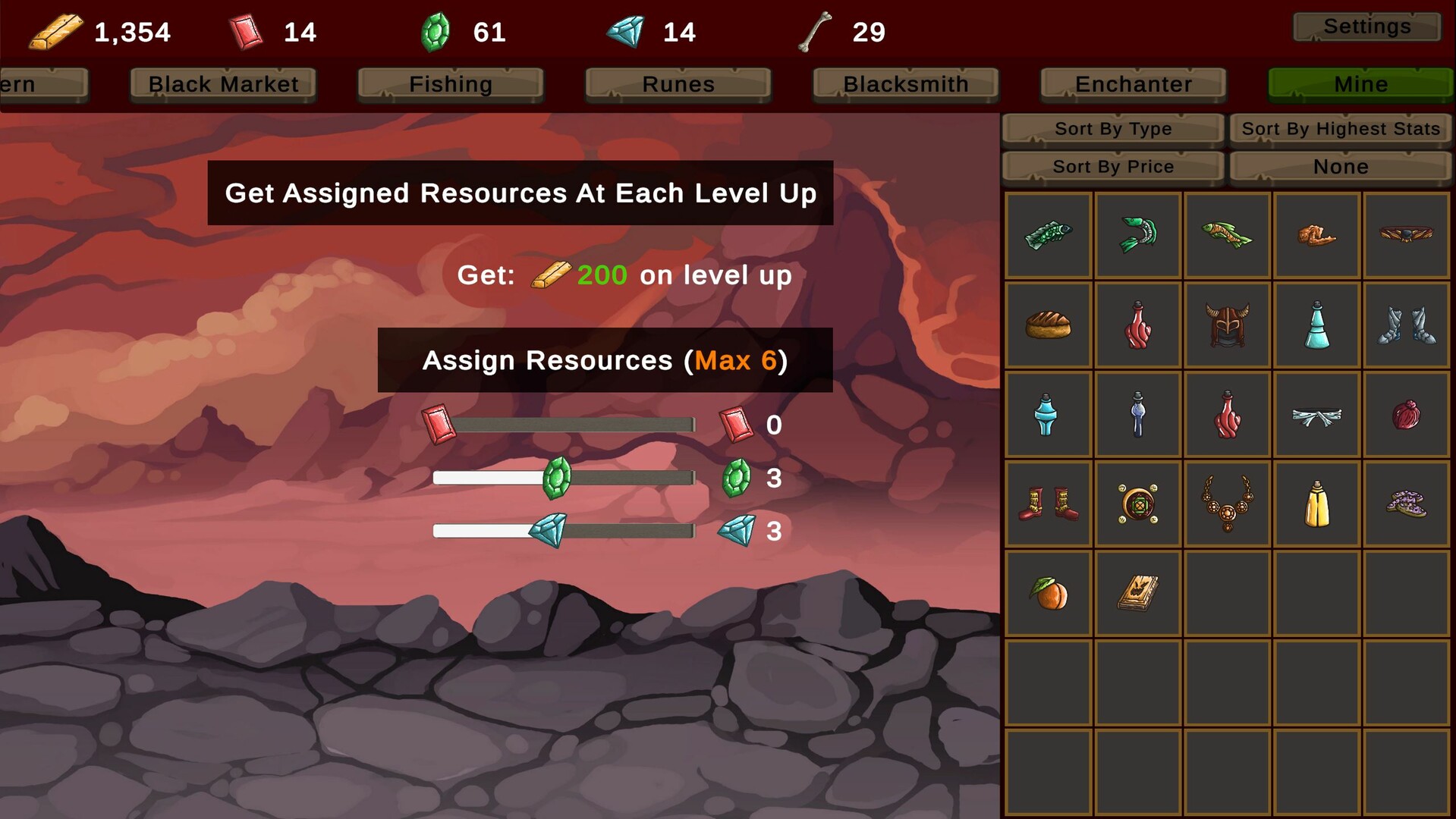Open the spellbook item in inventory

click(1137, 592)
